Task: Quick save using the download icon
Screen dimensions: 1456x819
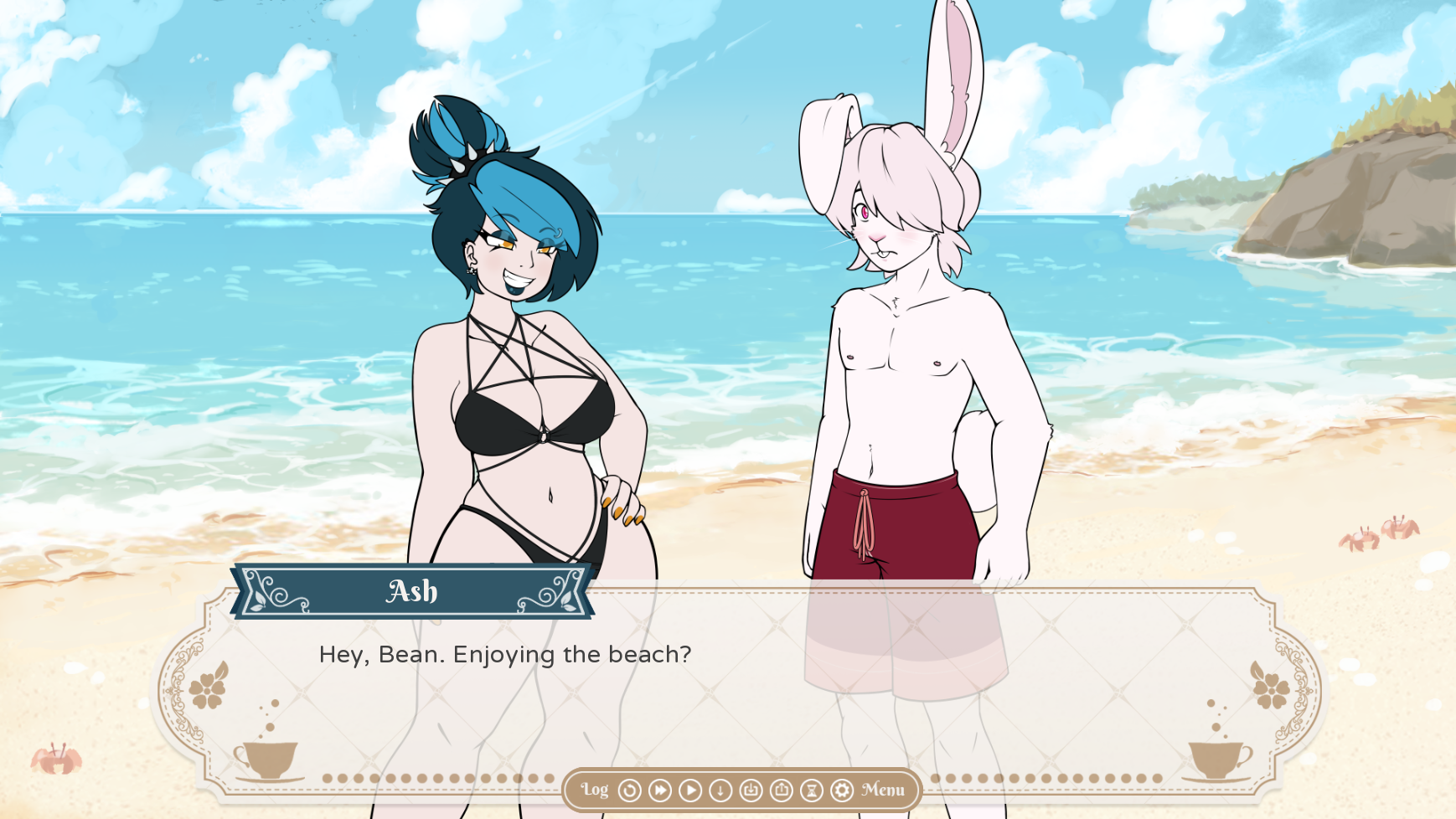Action: [751, 790]
